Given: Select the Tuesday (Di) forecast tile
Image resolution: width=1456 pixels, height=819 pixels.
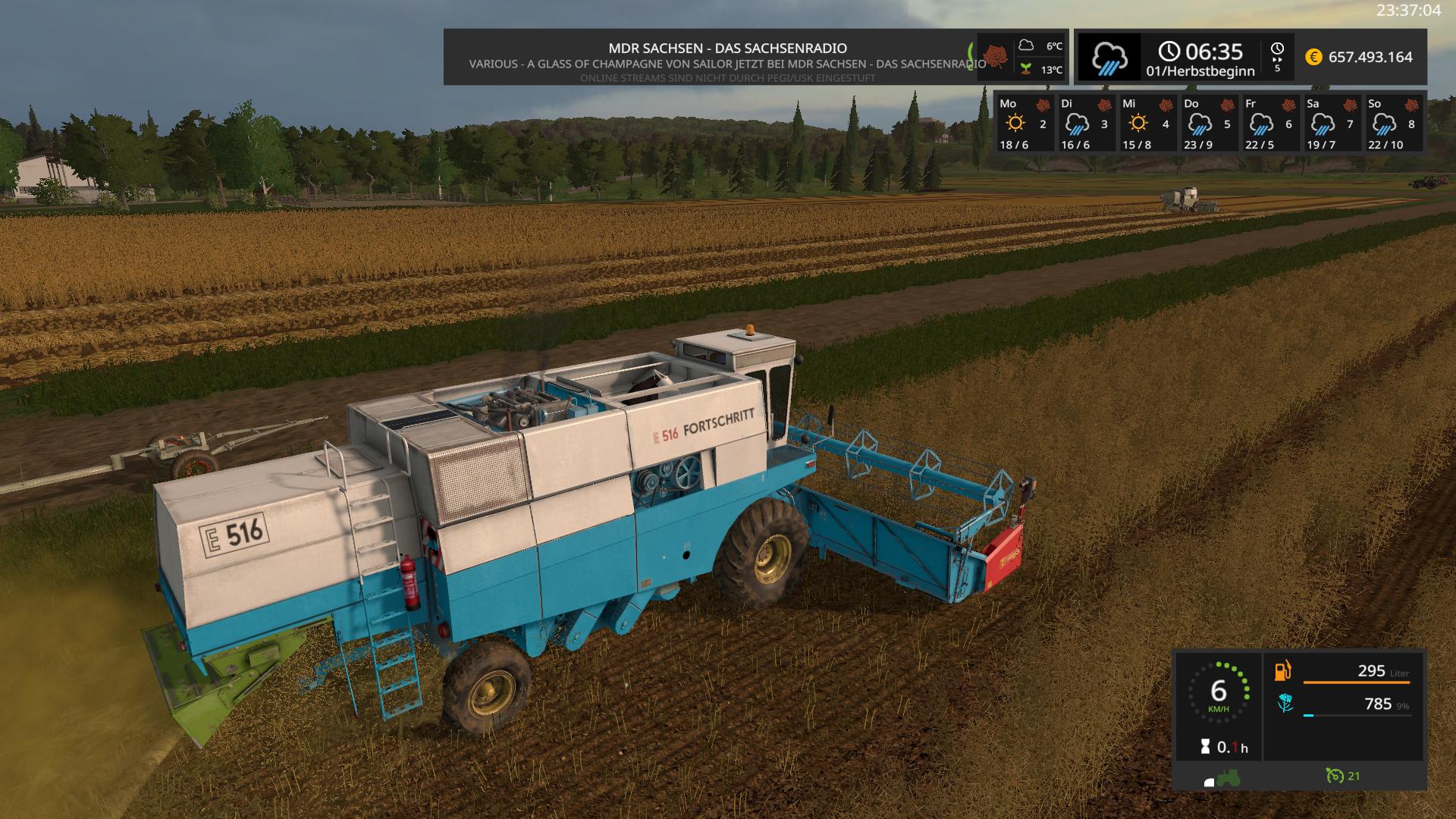Looking at the screenshot, I should click(1085, 123).
